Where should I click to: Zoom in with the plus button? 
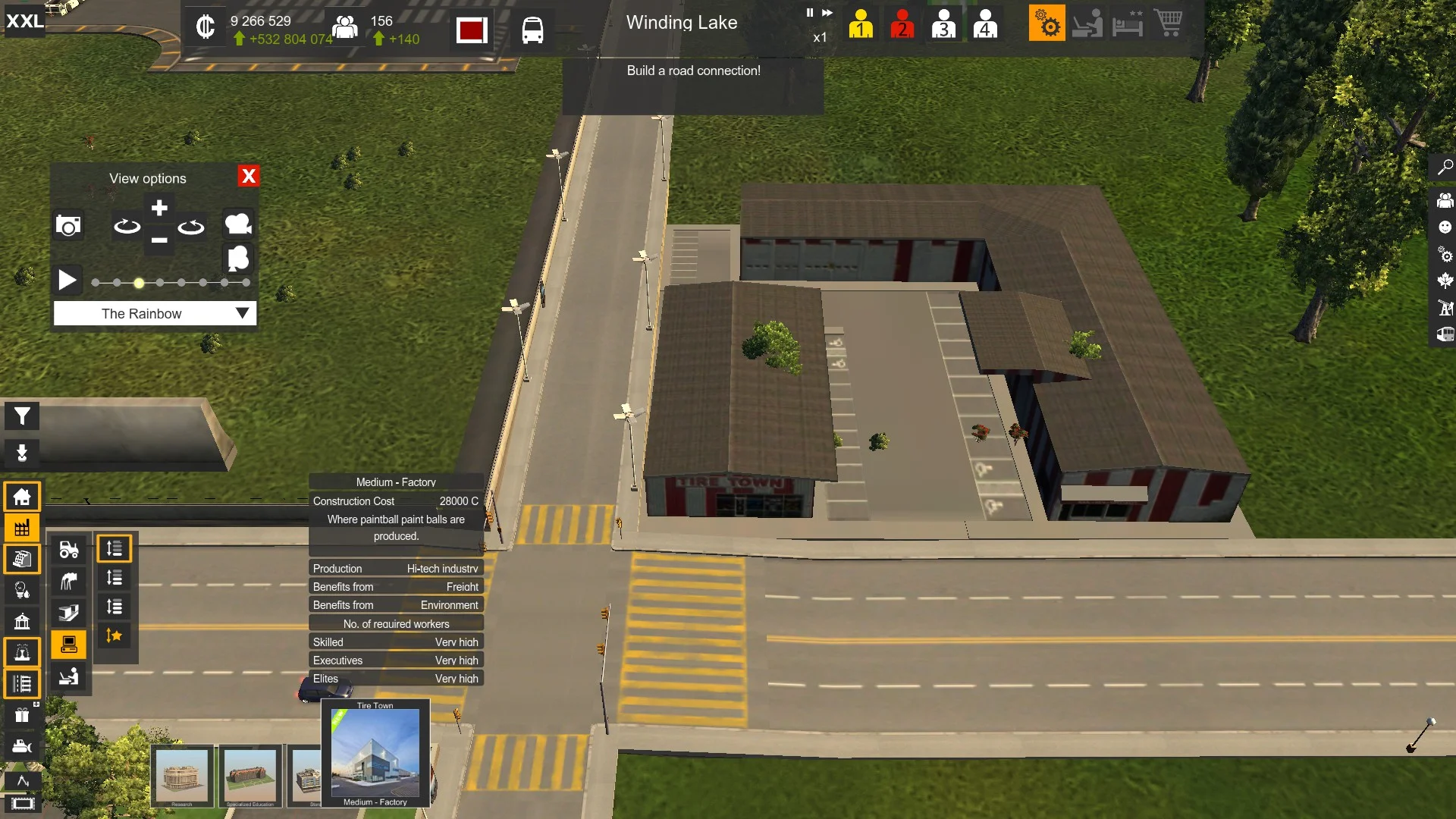[159, 208]
